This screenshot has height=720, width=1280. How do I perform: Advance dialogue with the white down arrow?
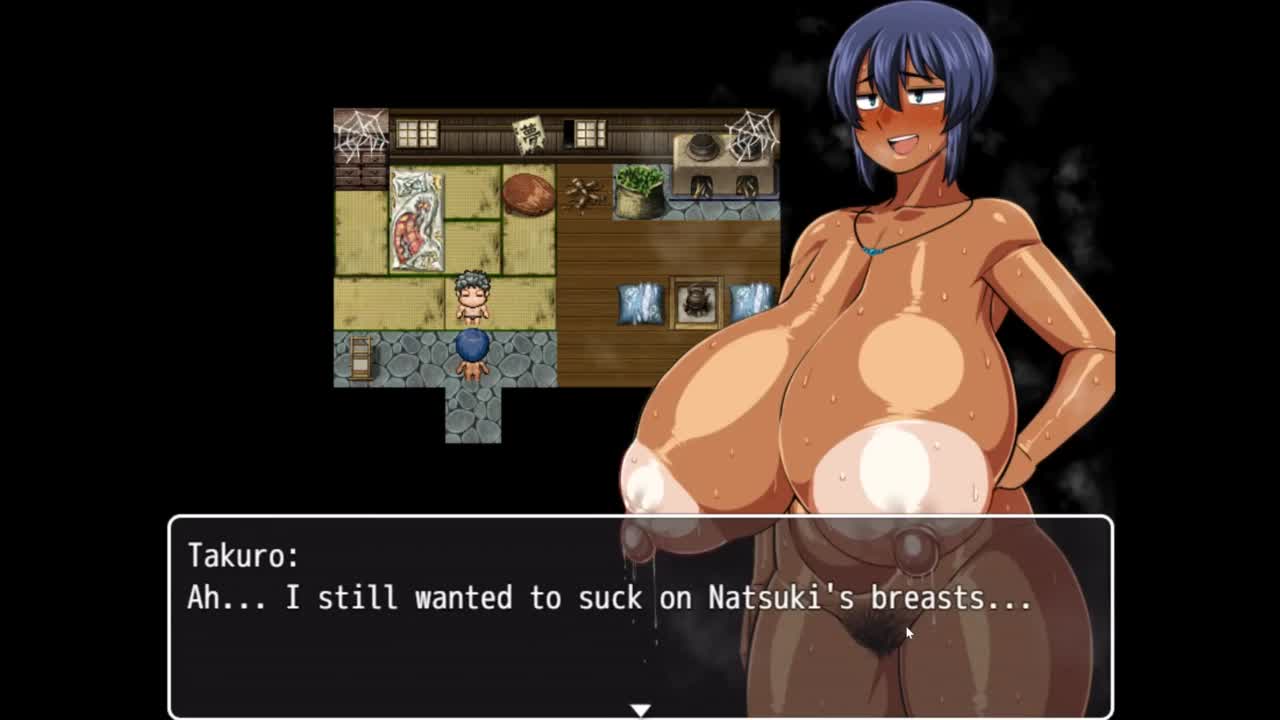click(640, 709)
